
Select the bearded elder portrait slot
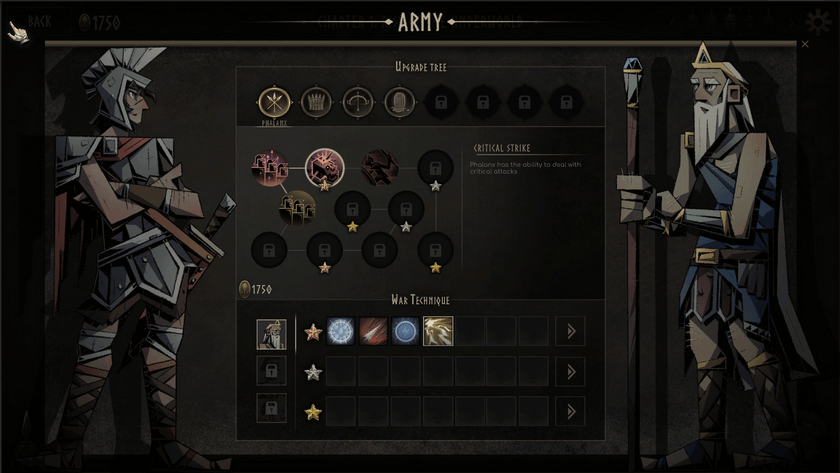point(271,333)
